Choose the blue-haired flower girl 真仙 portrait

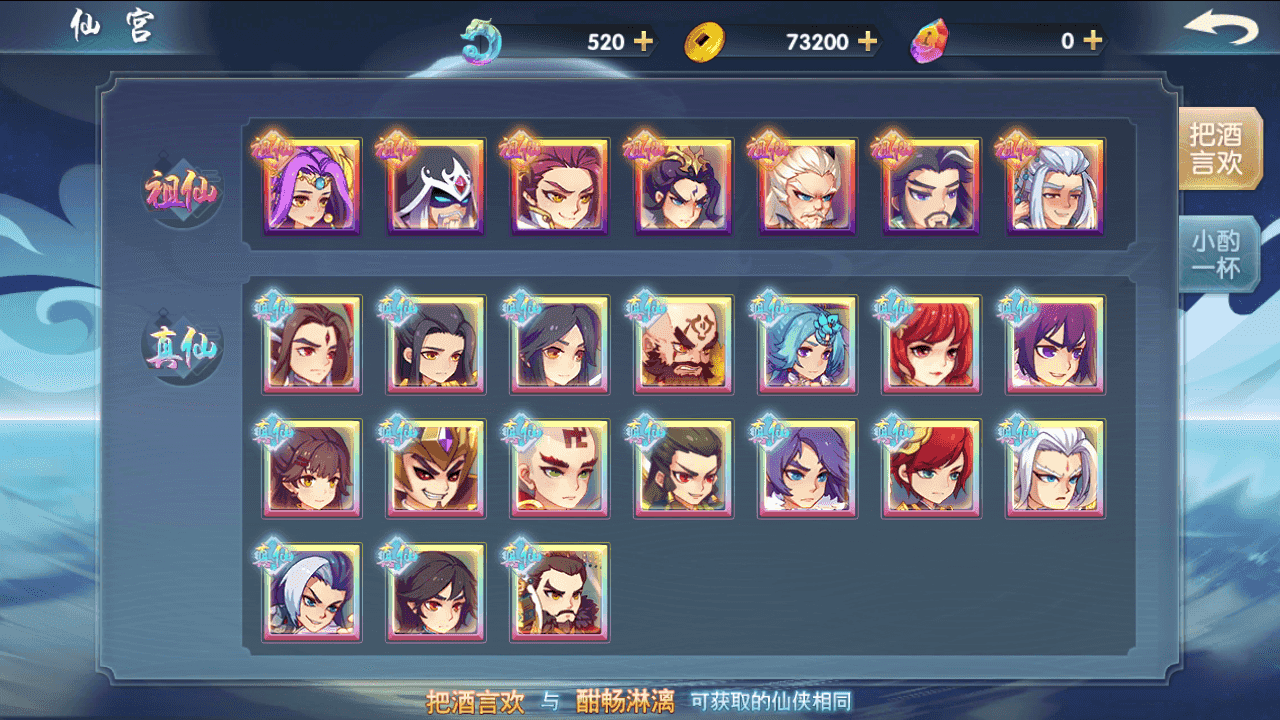point(808,345)
